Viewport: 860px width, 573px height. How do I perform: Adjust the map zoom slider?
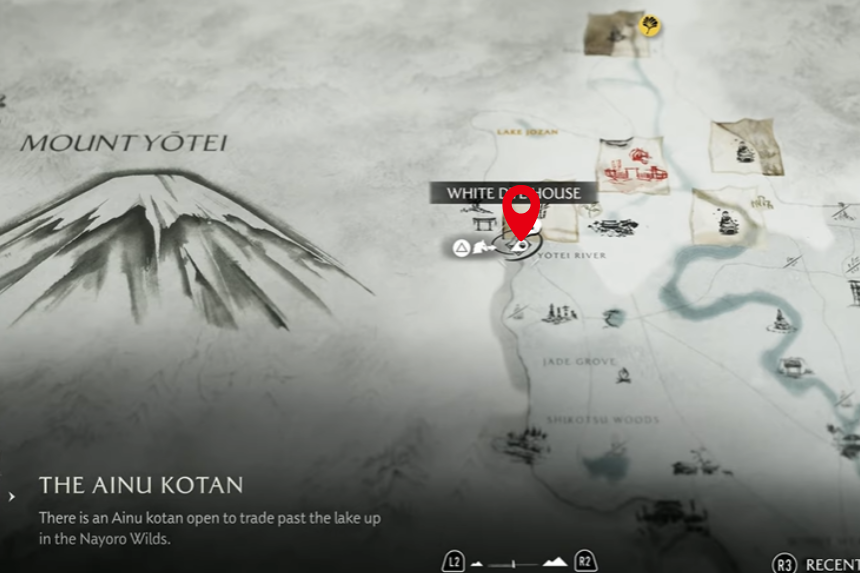point(514,563)
